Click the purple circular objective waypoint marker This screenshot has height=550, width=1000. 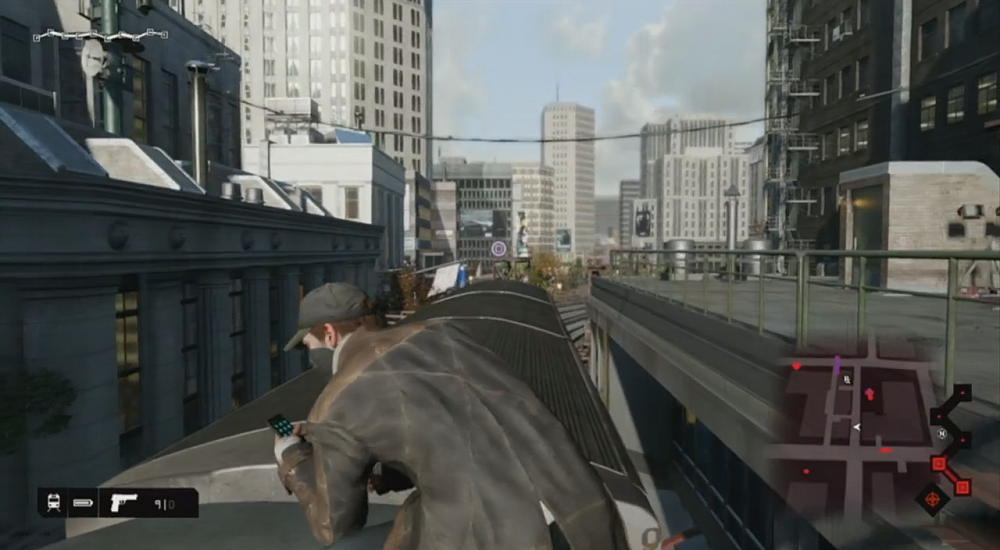coord(499,248)
